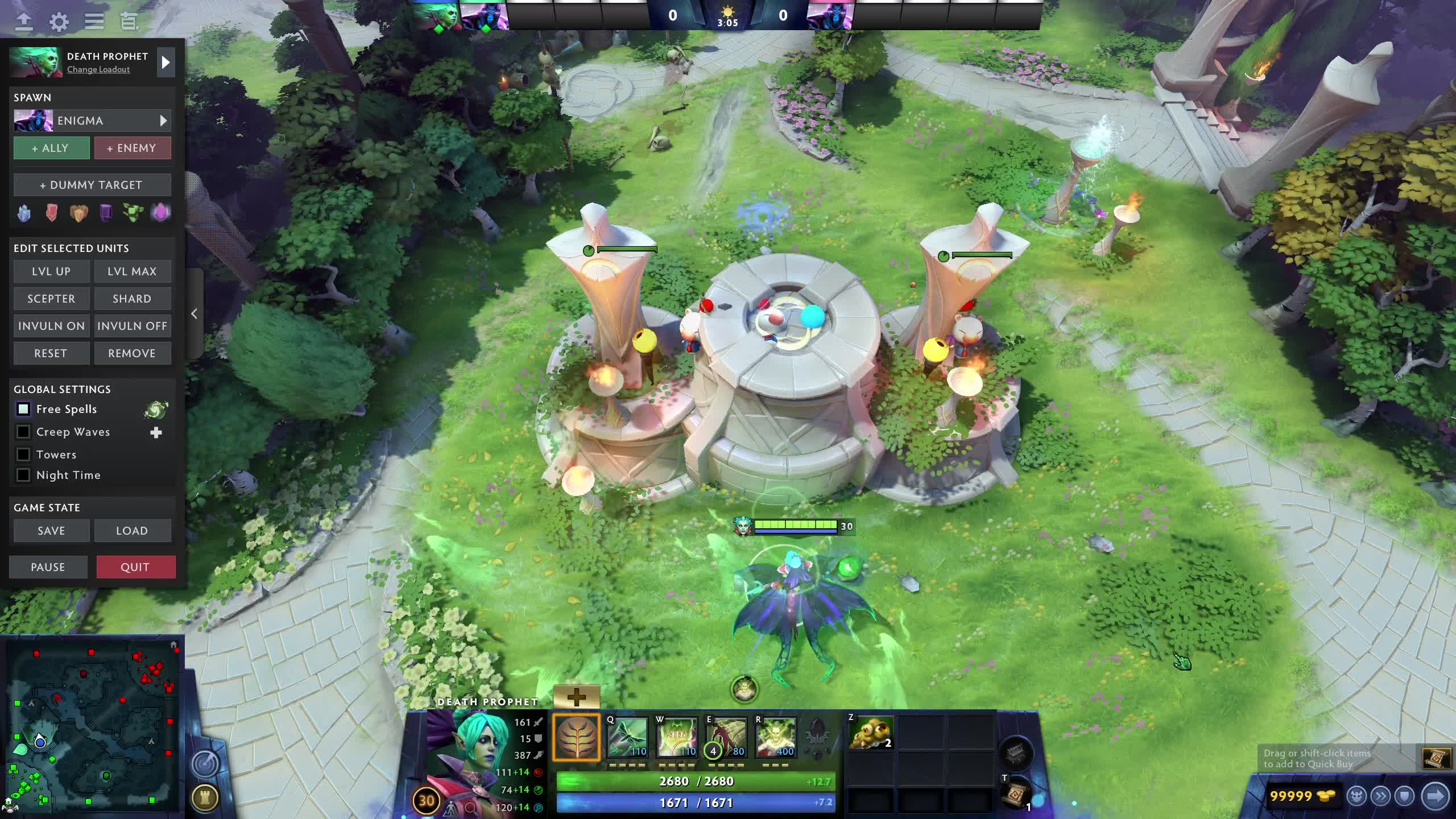
Task: Open the settings gear icon
Action: click(x=59, y=22)
